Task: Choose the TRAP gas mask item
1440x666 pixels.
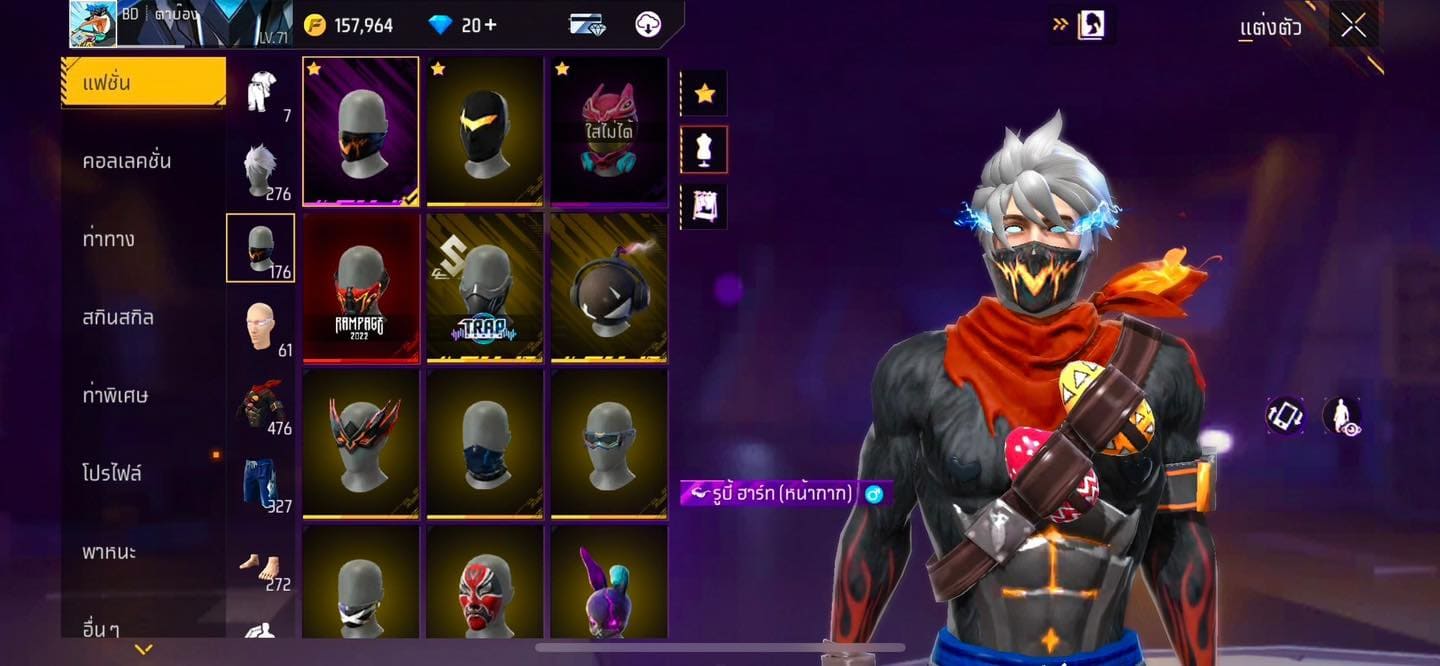Action: point(485,288)
